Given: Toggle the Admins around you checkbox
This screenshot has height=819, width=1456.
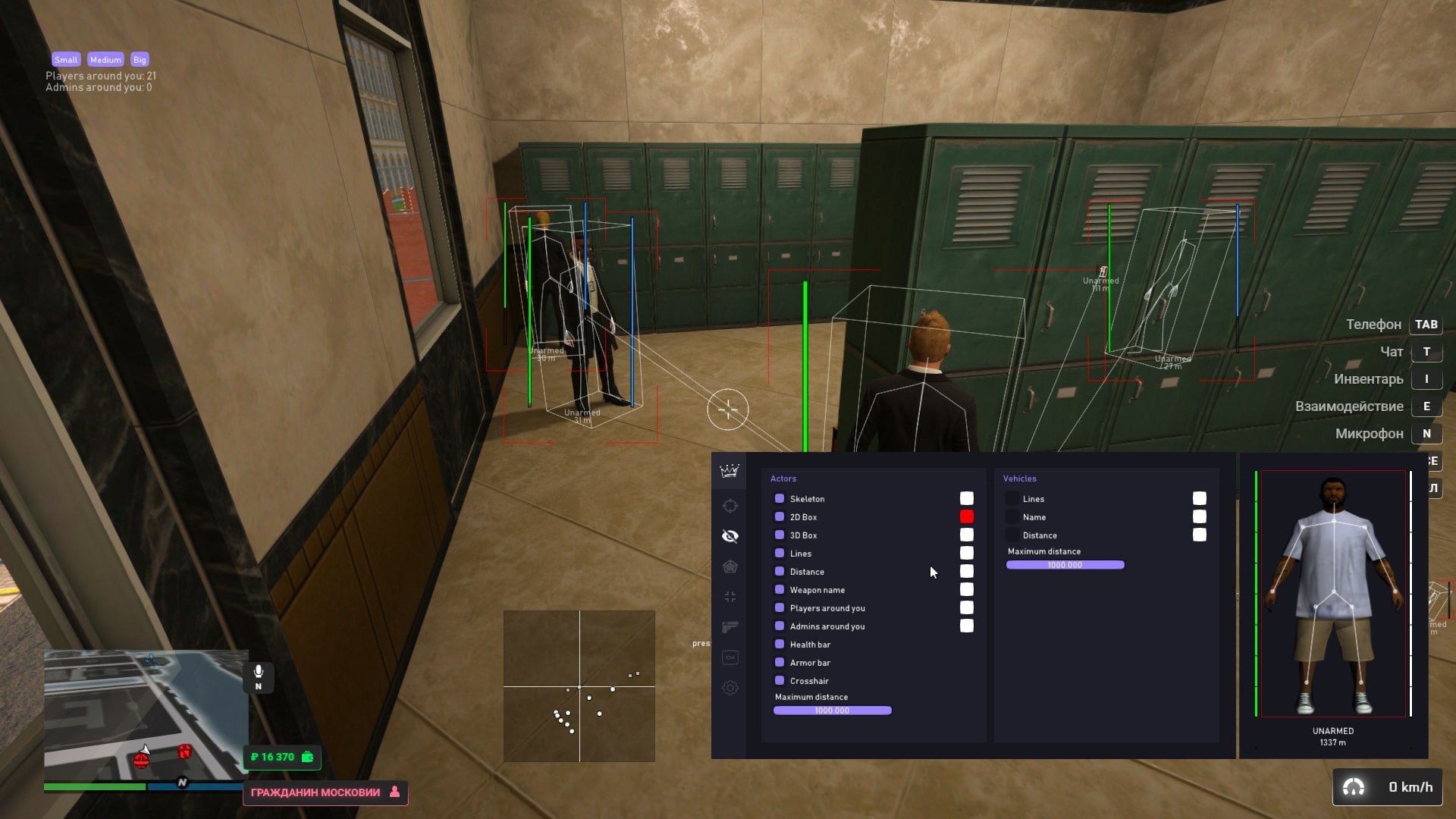Looking at the screenshot, I should coord(780,626).
